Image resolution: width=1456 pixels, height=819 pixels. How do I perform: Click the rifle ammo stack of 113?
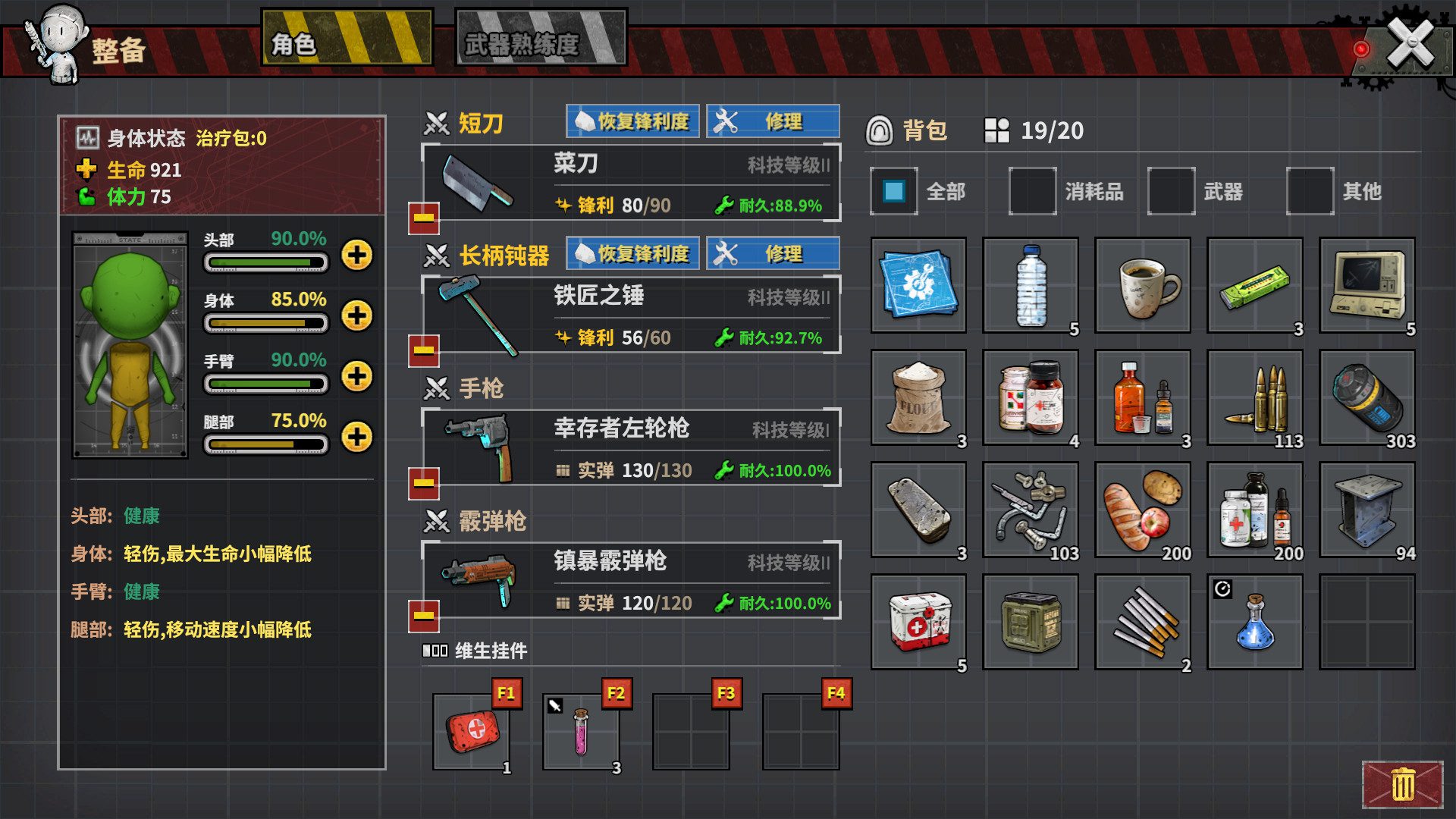(x=1254, y=398)
